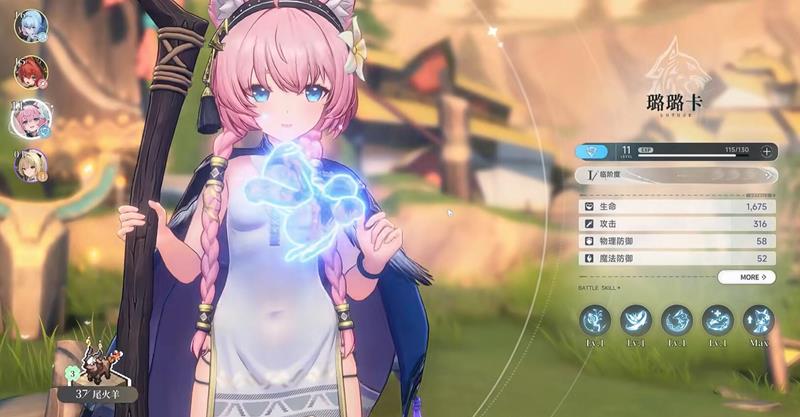Open the 临阶度 rank row
800x417 pixels.
[x=675, y=175]
